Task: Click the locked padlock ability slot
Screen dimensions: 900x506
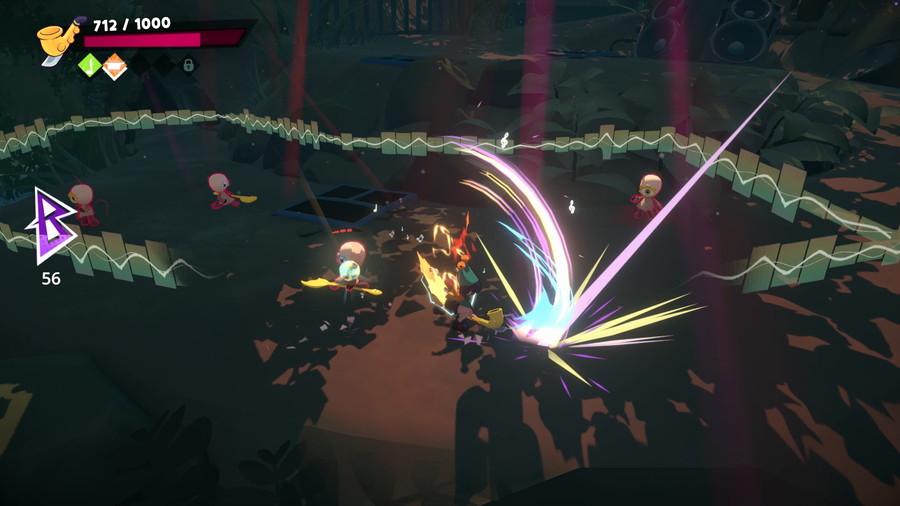Action: point(187,66)
